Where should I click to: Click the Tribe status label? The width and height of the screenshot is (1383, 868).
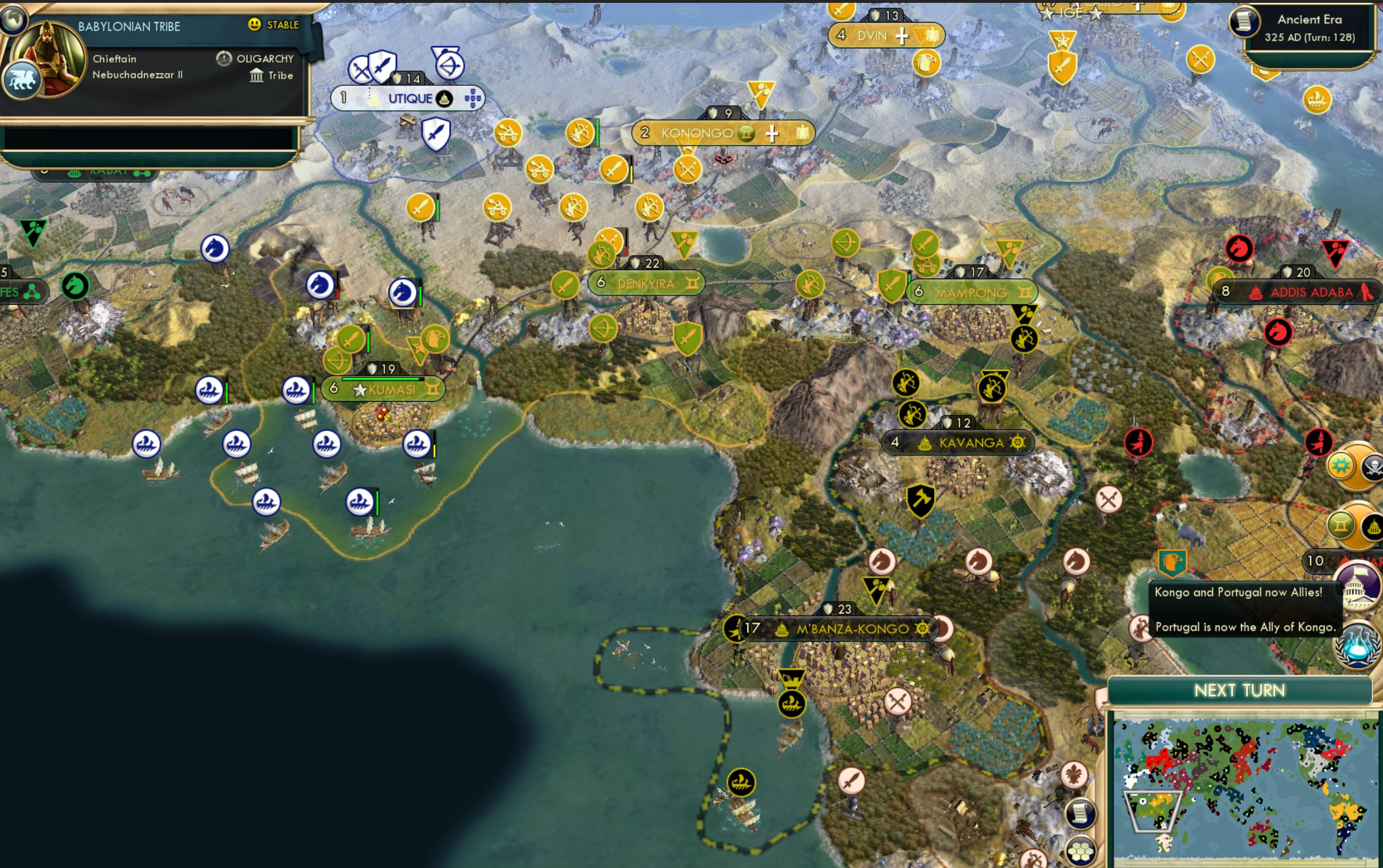280,76
